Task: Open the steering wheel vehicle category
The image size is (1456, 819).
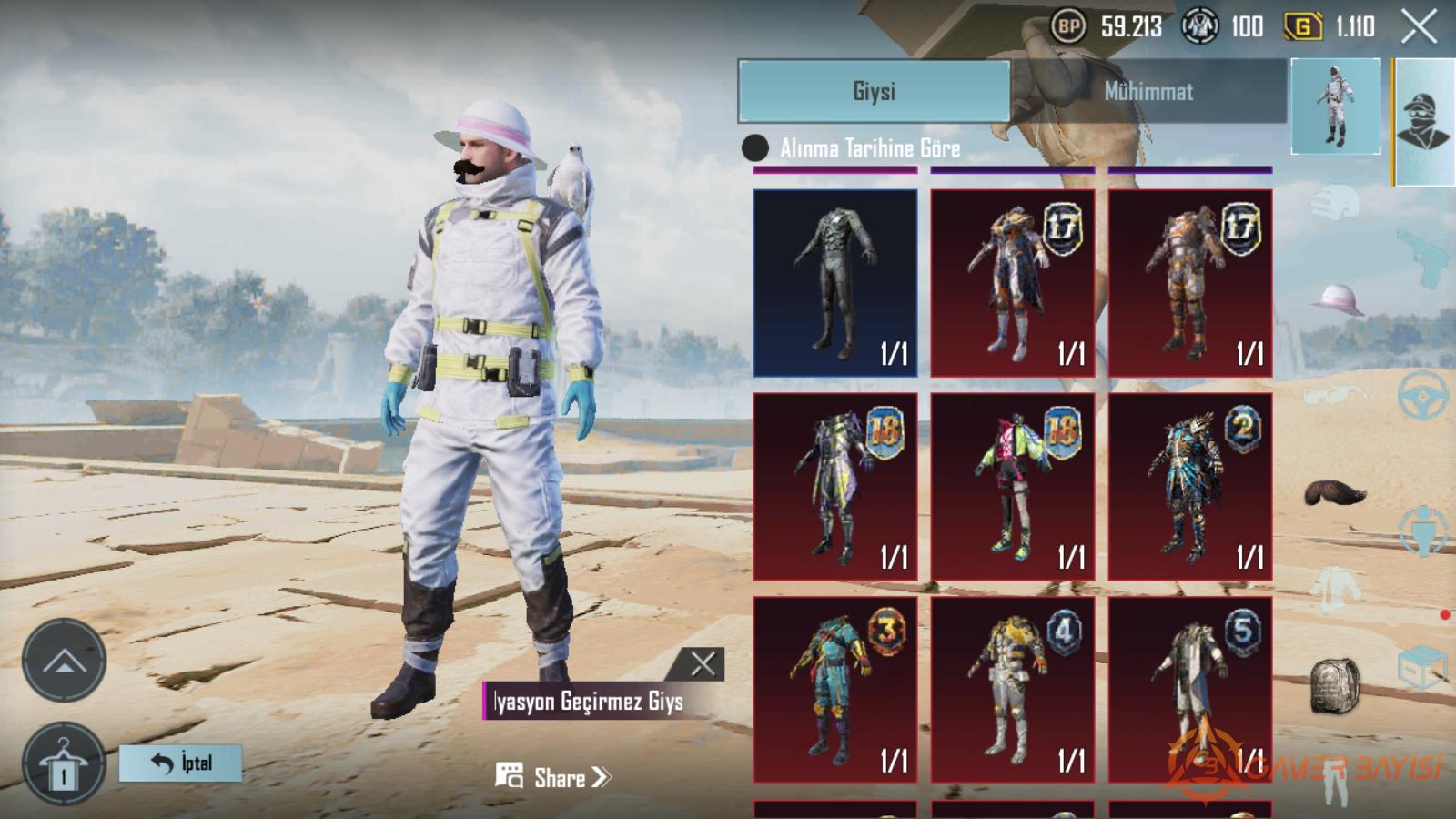Action: (1423, 396)
